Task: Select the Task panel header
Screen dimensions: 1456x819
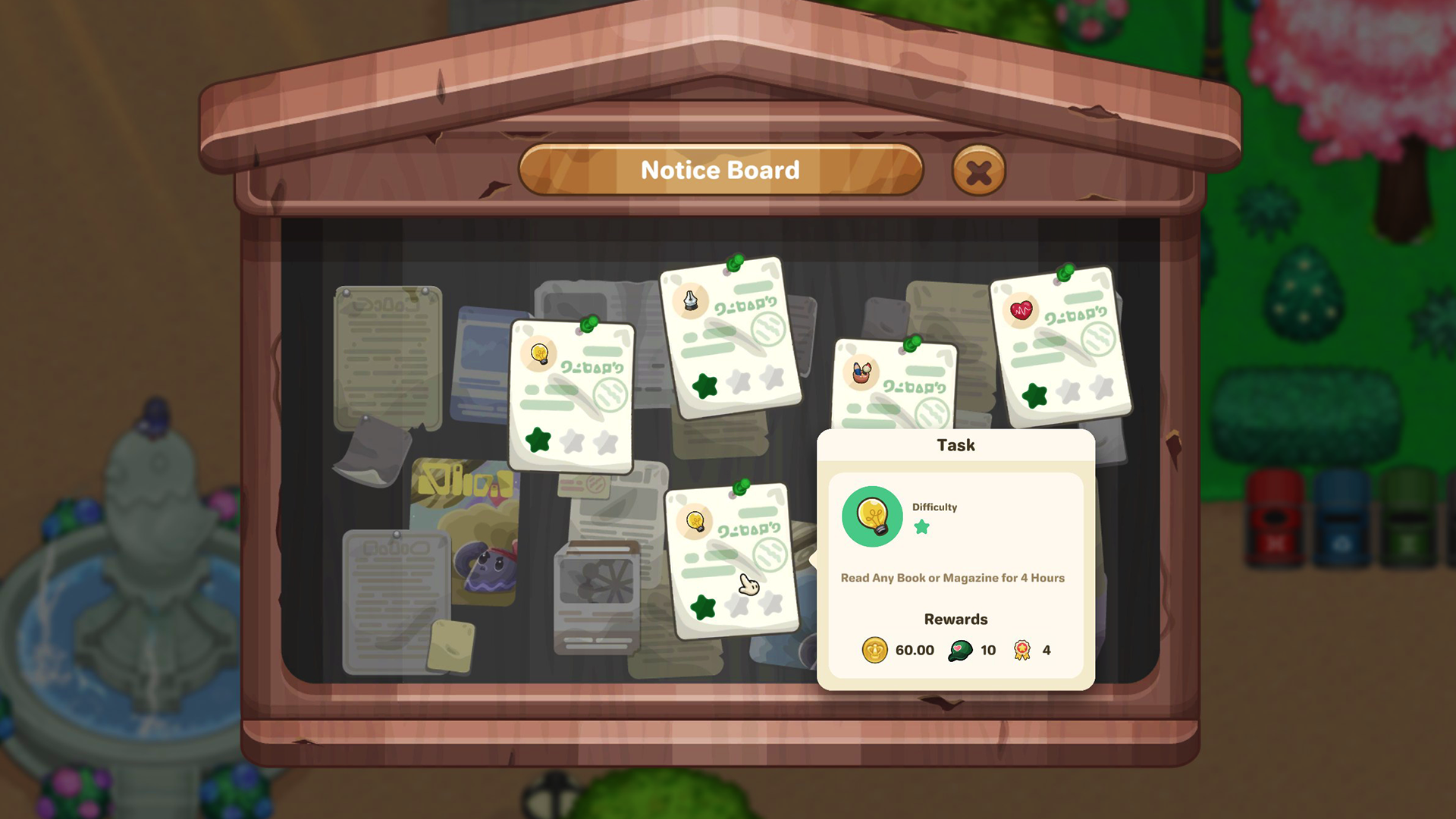Action: [x=955, y=445]
